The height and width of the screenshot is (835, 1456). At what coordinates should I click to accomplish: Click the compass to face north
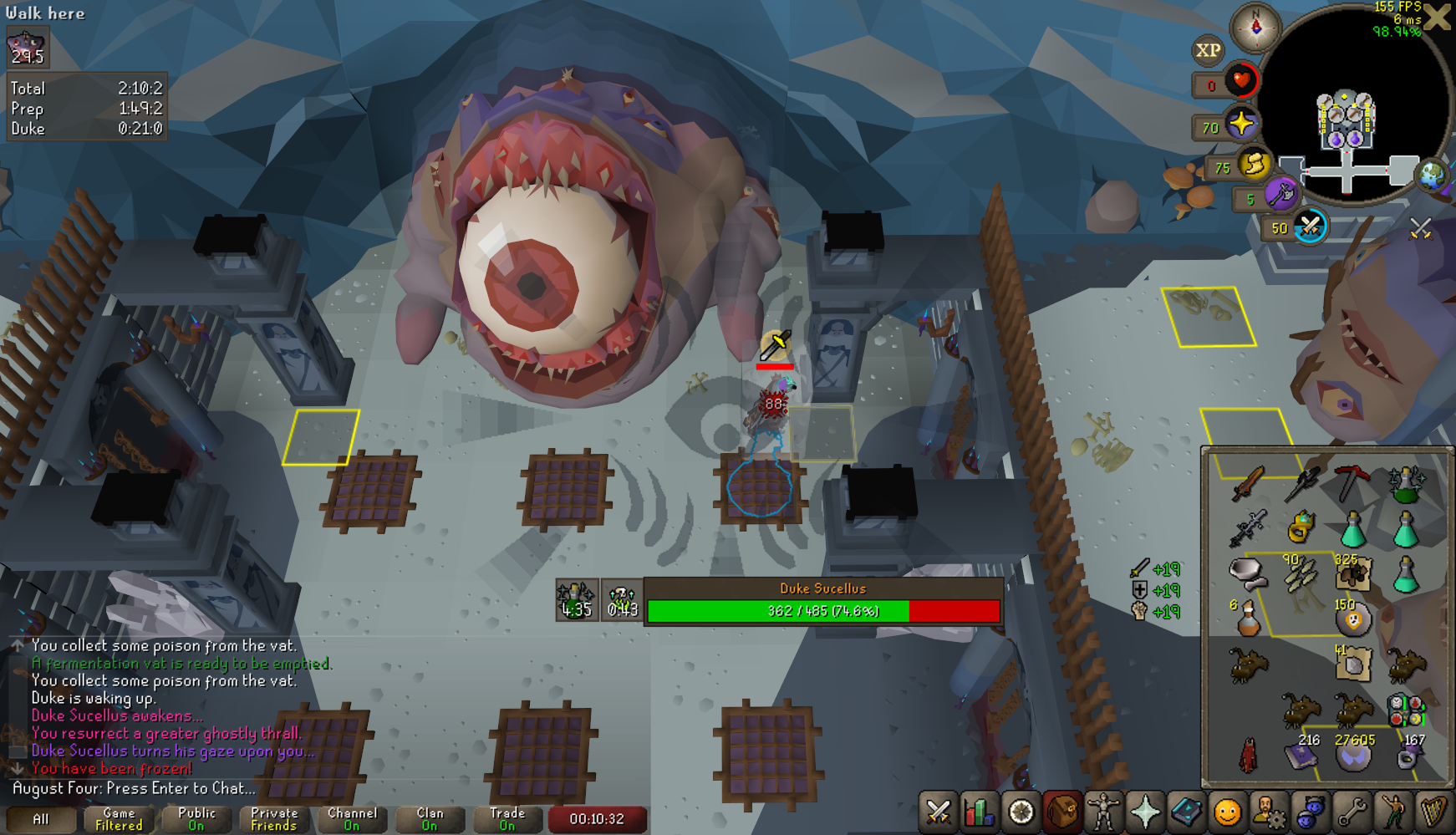click(x=1255, y=27)
